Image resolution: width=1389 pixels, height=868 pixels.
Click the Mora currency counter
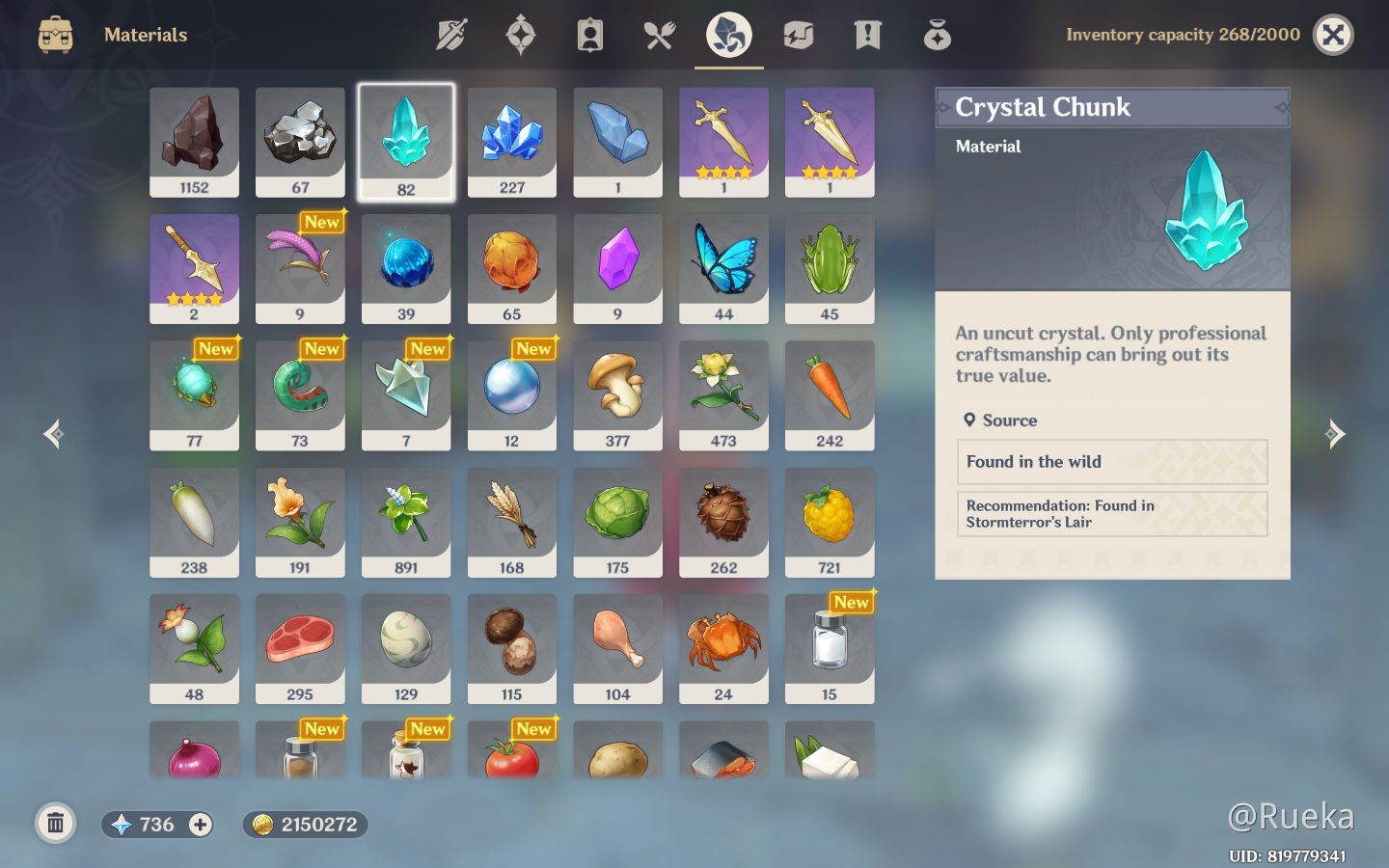click(x=305, y=825)
